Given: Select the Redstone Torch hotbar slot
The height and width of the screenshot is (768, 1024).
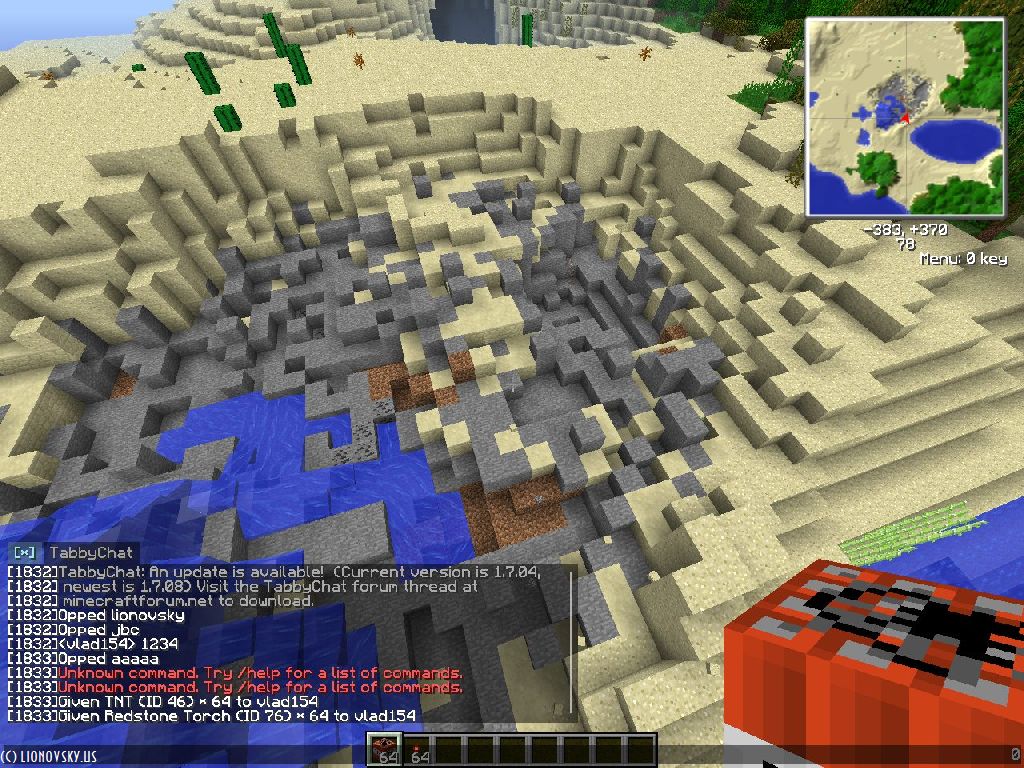Looking at the screenshot, I should (416, 749).
